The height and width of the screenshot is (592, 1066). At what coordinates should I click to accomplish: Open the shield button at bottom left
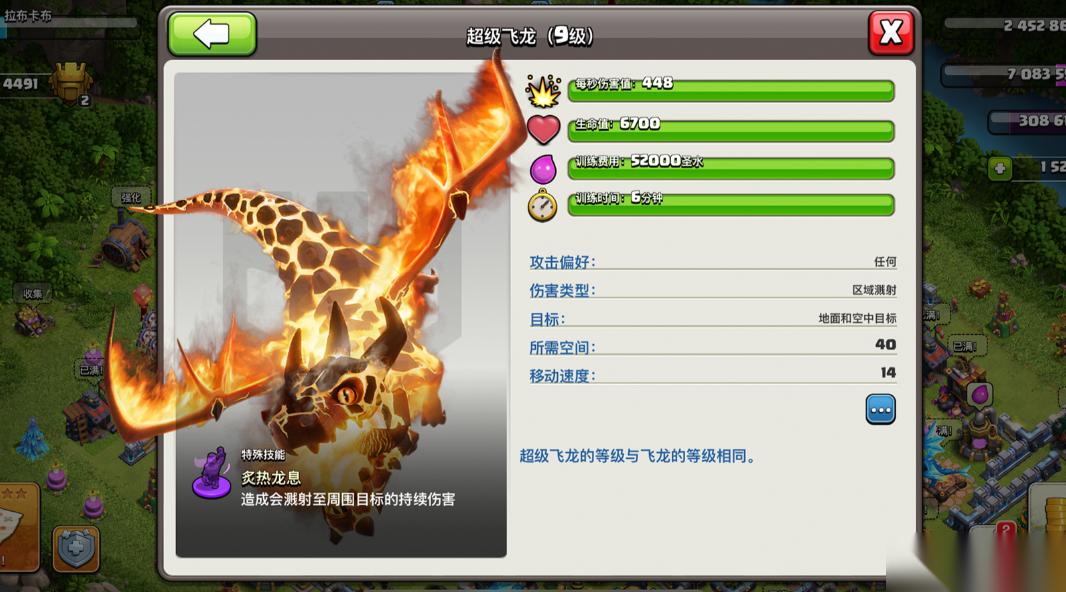[76, 548]
